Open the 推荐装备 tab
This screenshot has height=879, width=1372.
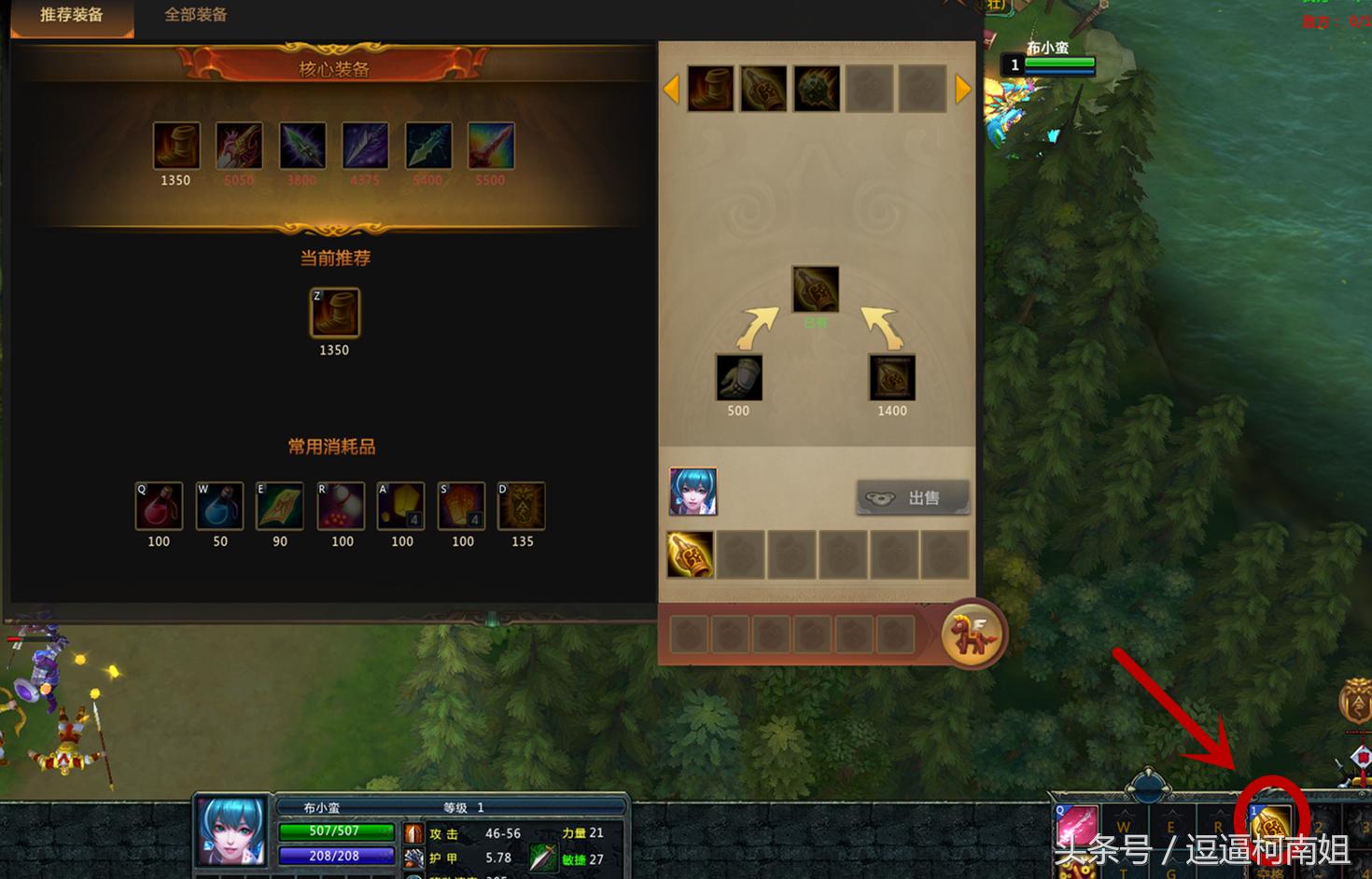[x=72, y=15]
